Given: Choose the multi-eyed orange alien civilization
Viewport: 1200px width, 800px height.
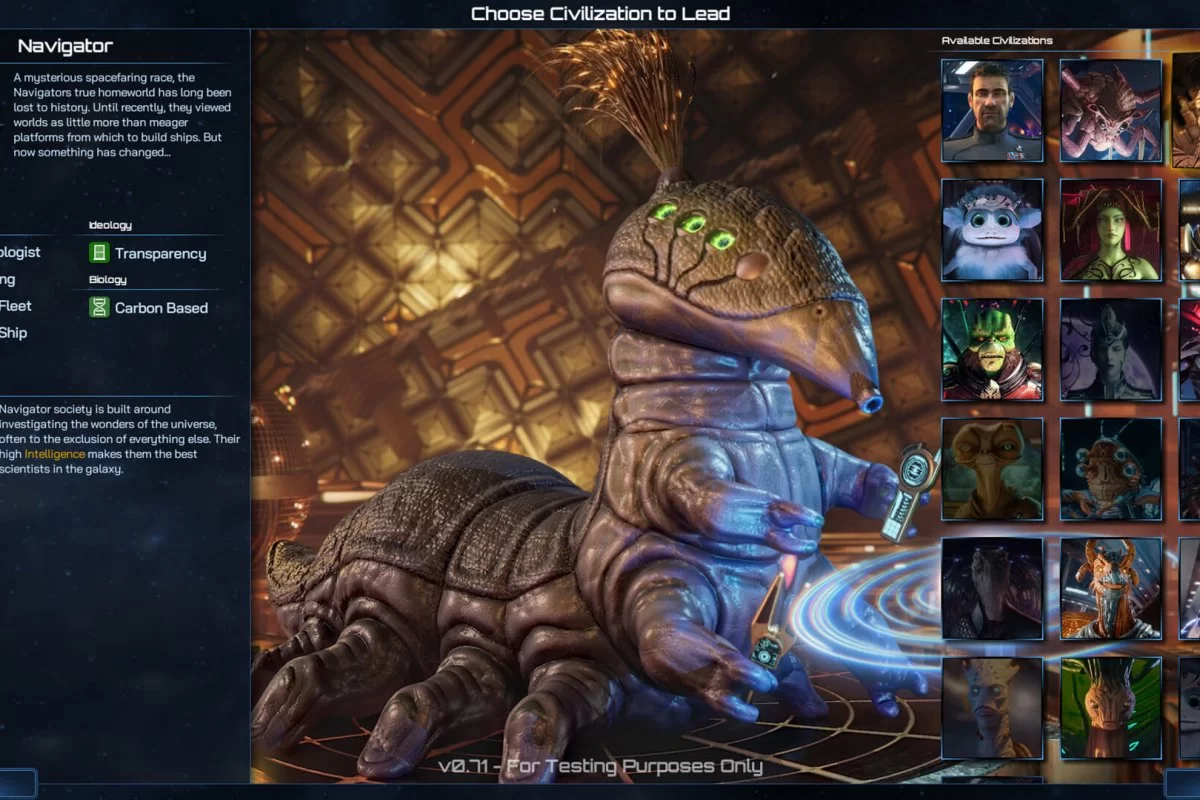Looking at the screenshot, I should click(1111, 469).
